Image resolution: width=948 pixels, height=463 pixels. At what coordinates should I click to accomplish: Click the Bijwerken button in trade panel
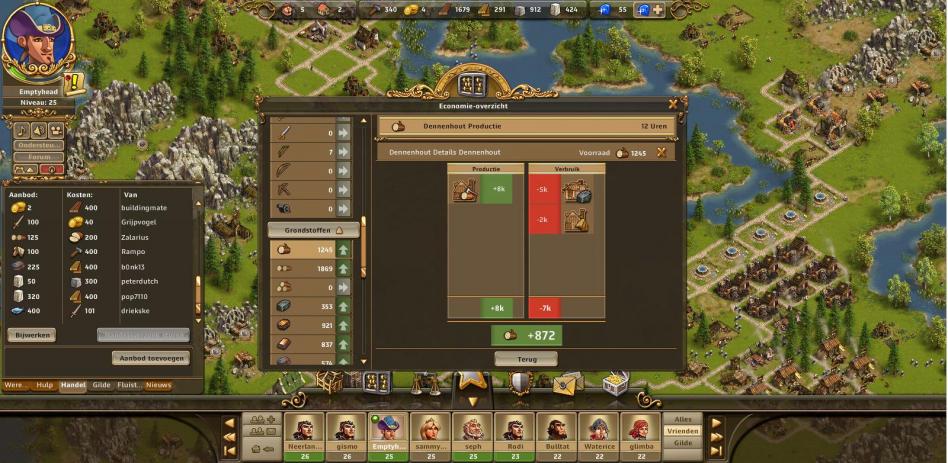32,335
